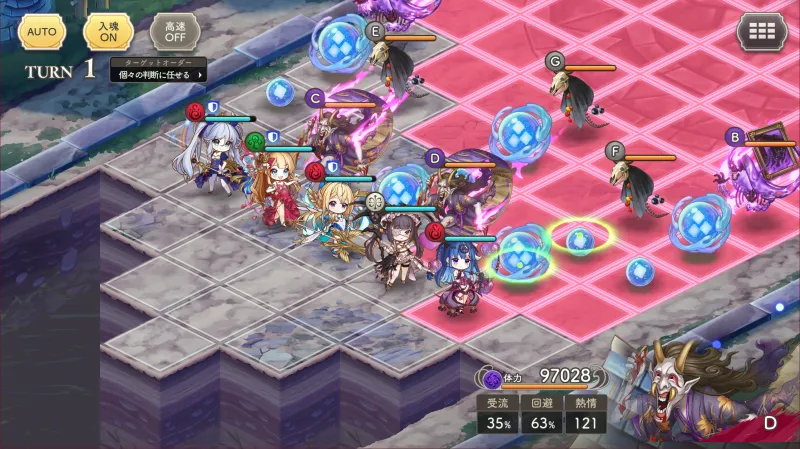Switch off the 入魂 ON button
This screenshot has height=449, width=800.
108,31
